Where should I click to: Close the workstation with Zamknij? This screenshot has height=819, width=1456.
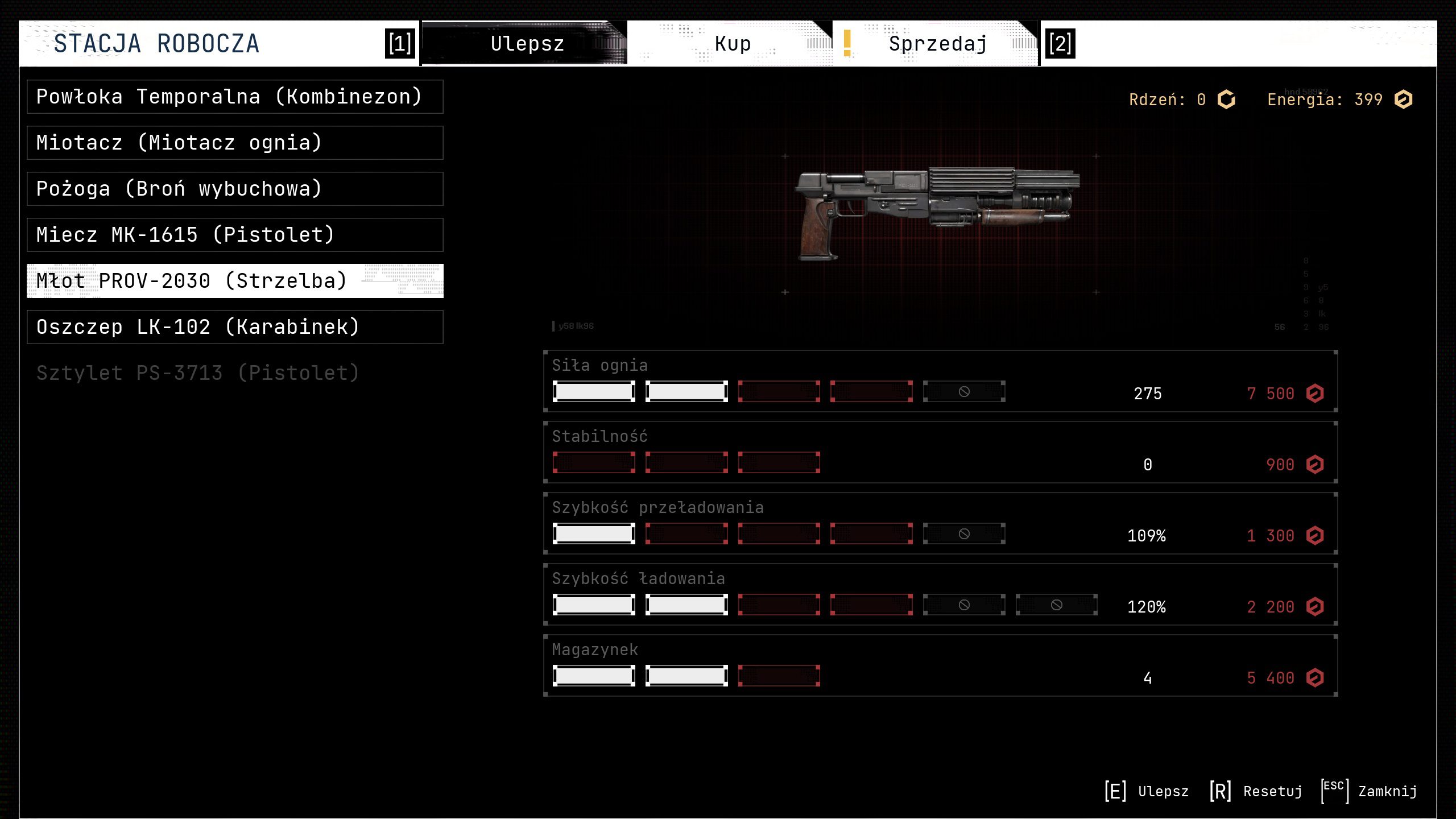coord(1370,791)
